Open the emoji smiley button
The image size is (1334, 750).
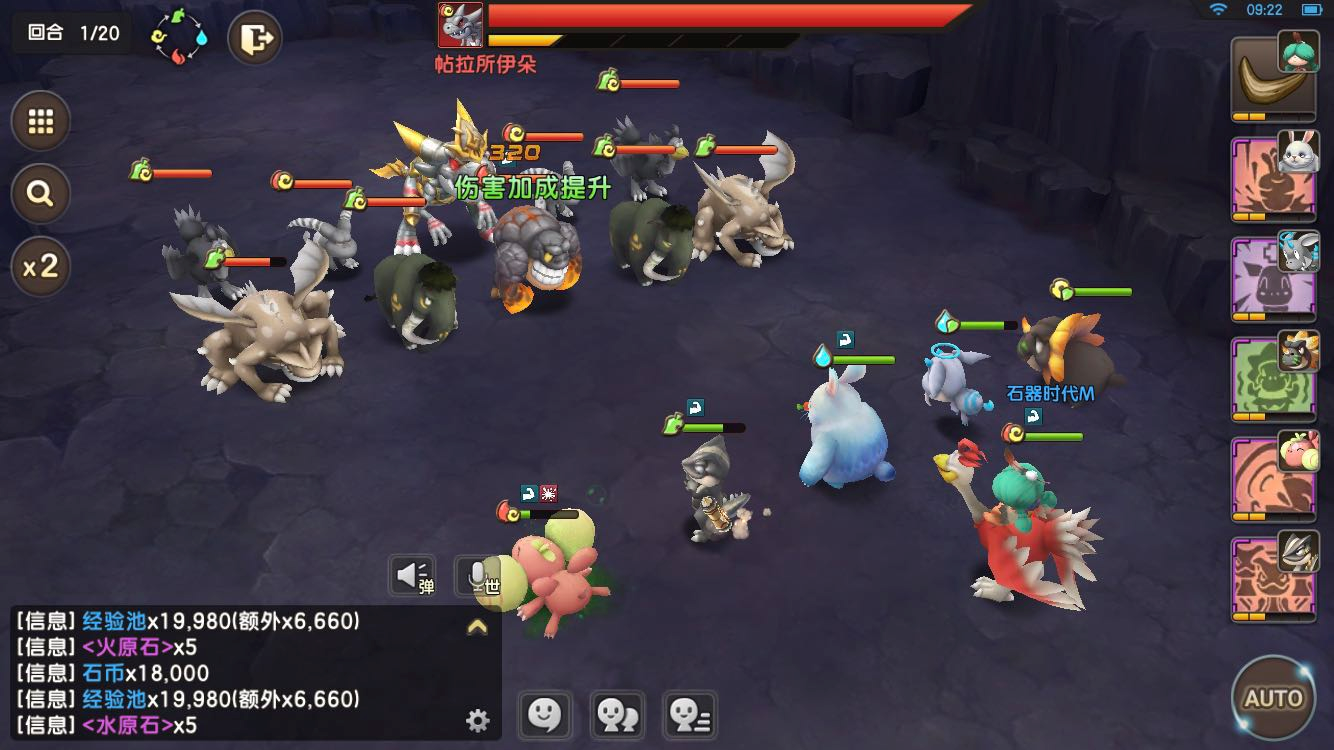coord(544,715)
